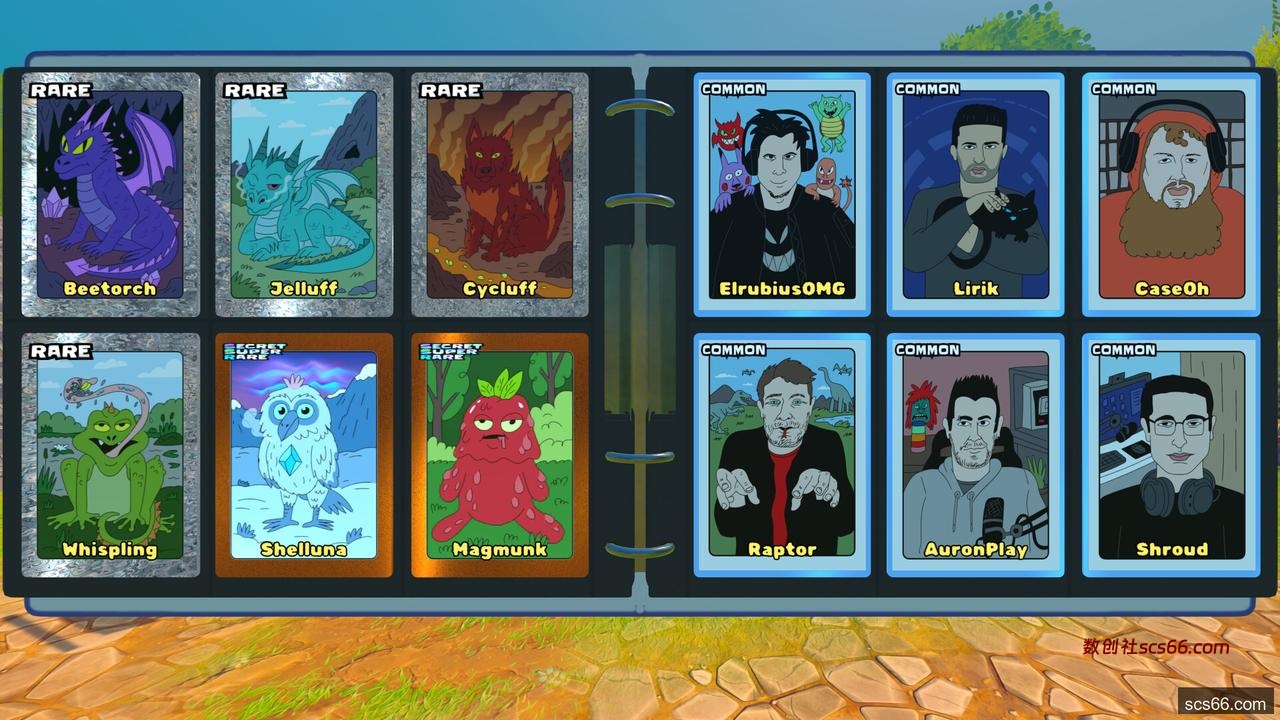The width and height of the screenshot is (1280, 720).
Task: Click the Whispling frog card
Action: (x=110, y=455)
